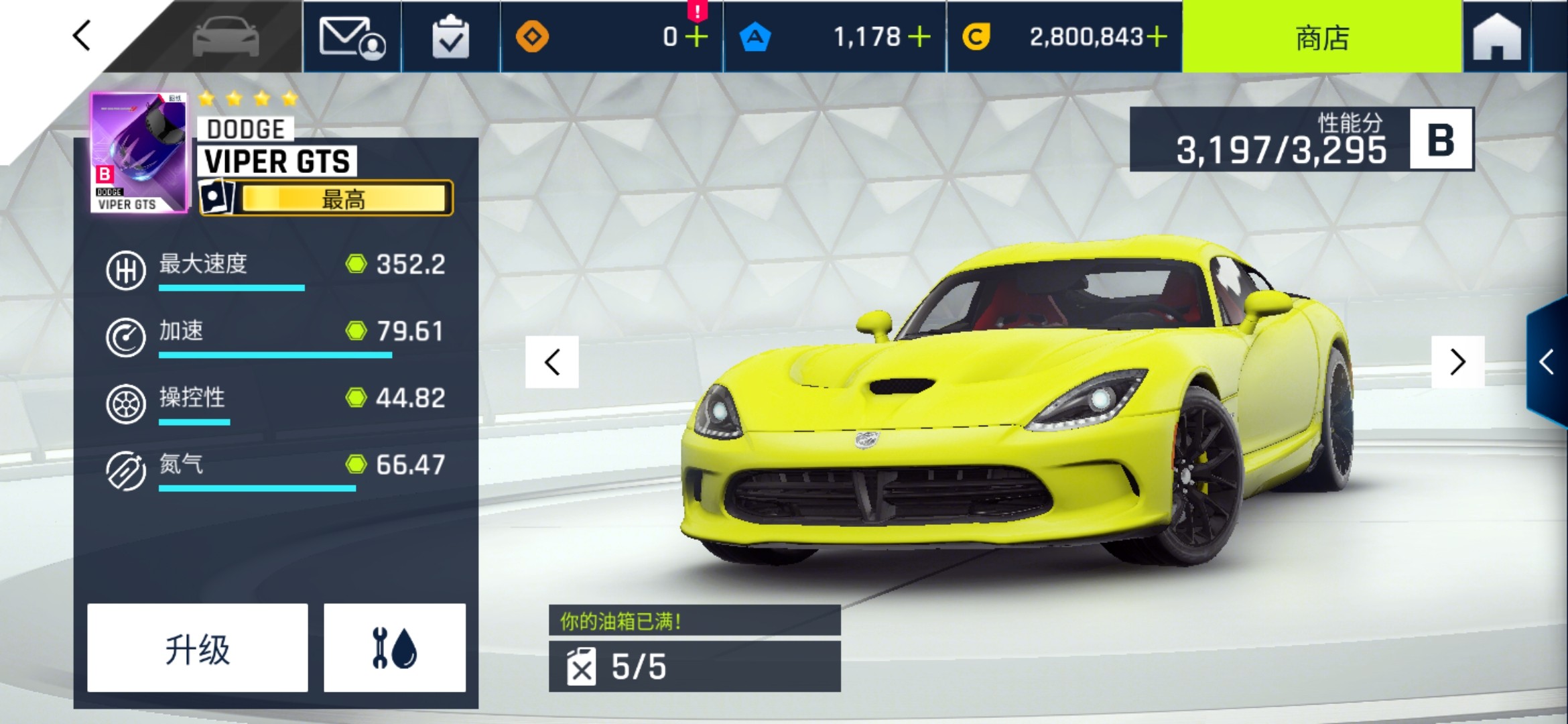1568x724 pixels.
Task: Add more credits
Action: click(1157, 37)
